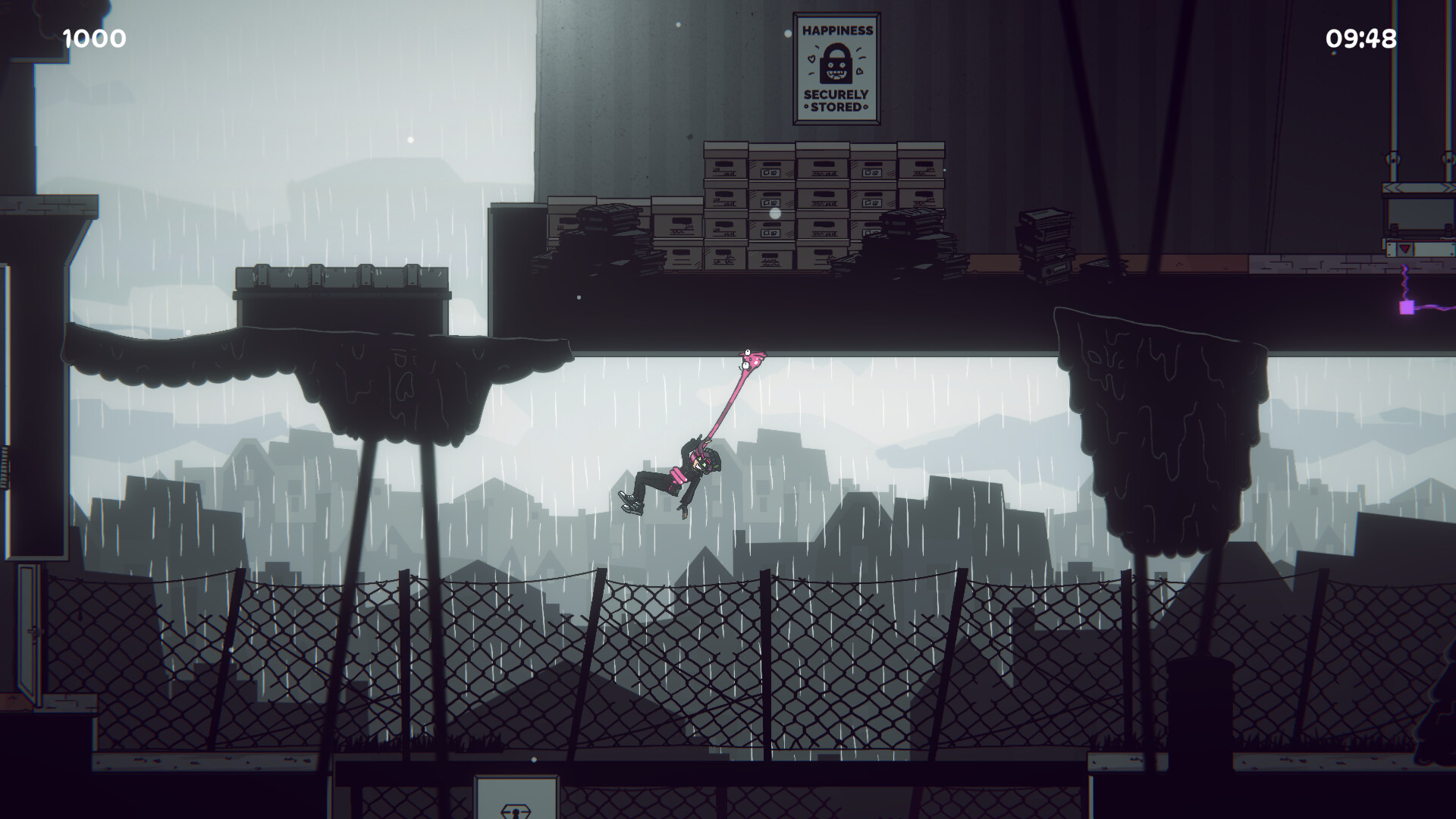Click the glowing purple cube emitting electricity
Viewport: 1456px width, 819px height.
pyautogui.click(x=1407, y=308)
